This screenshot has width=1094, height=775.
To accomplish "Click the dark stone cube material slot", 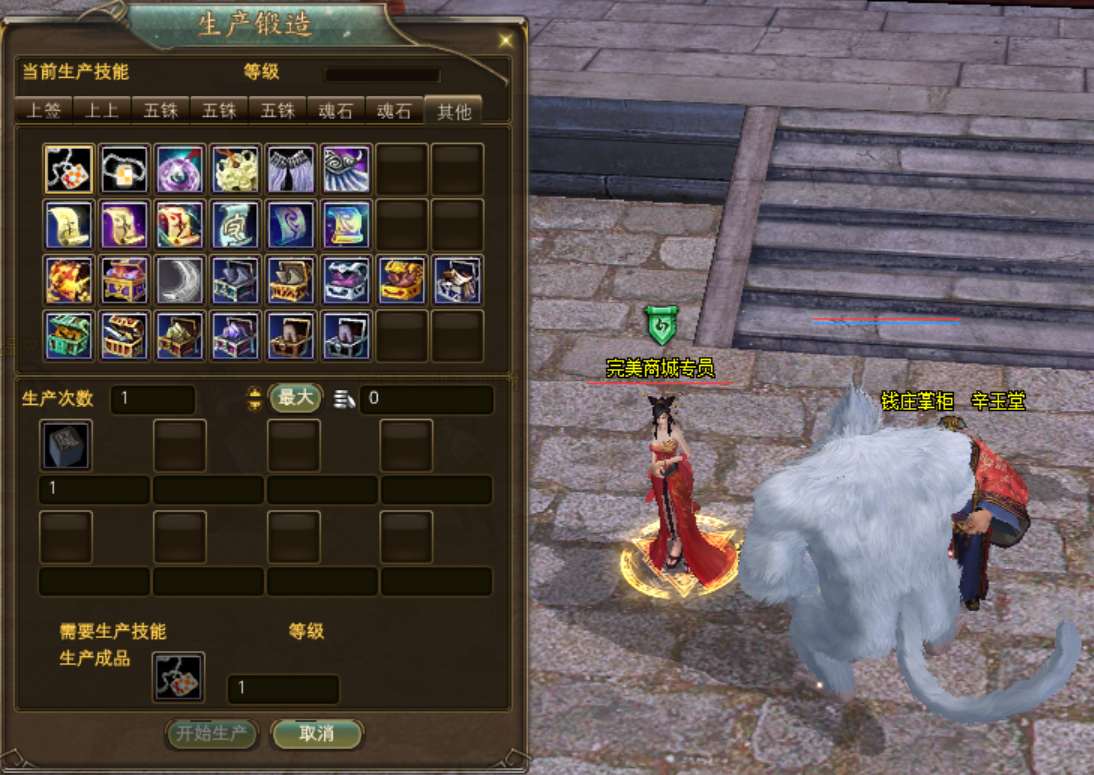I will (66, 445).
